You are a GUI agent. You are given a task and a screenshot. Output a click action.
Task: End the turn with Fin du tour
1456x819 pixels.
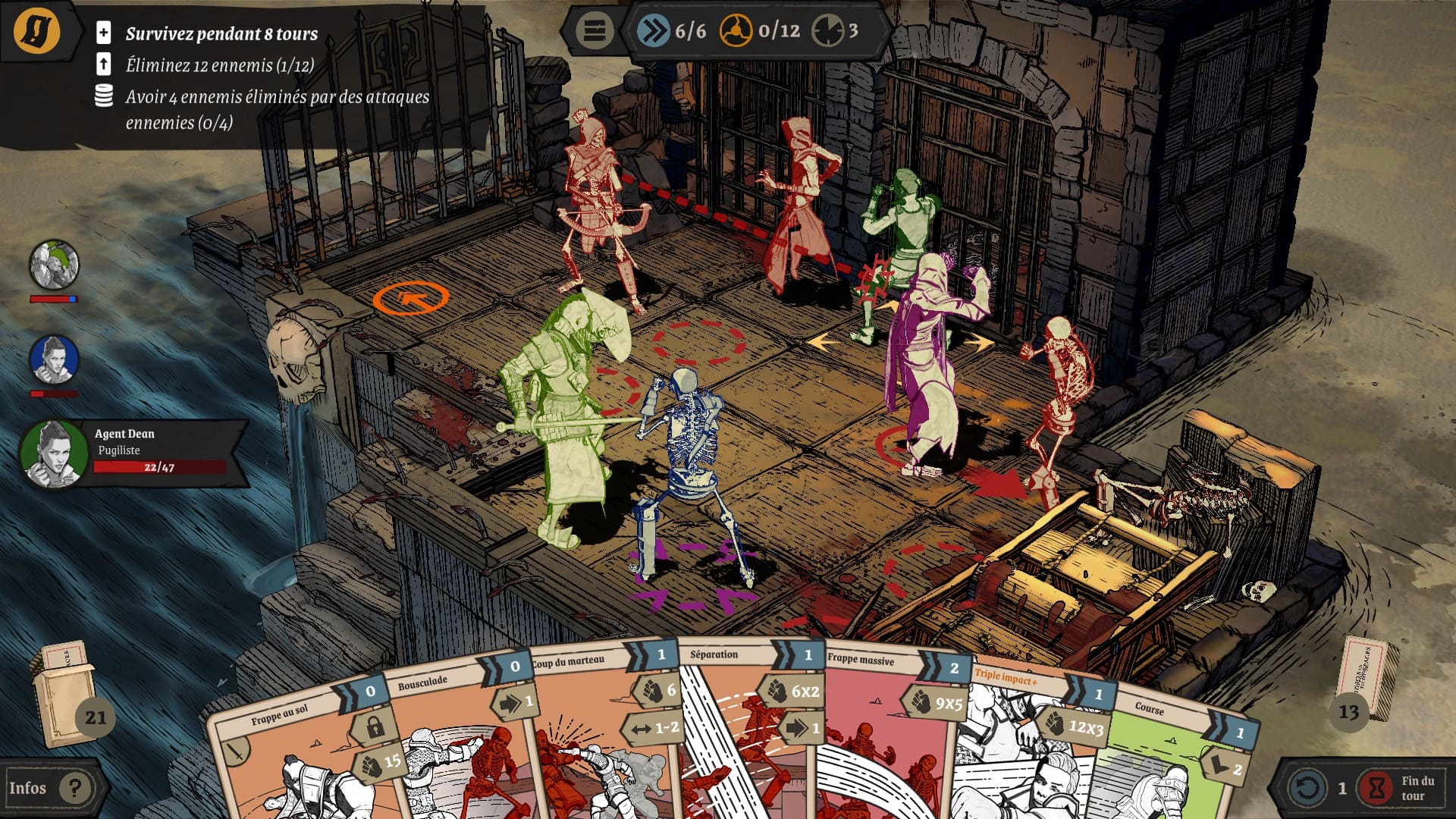1399,788
